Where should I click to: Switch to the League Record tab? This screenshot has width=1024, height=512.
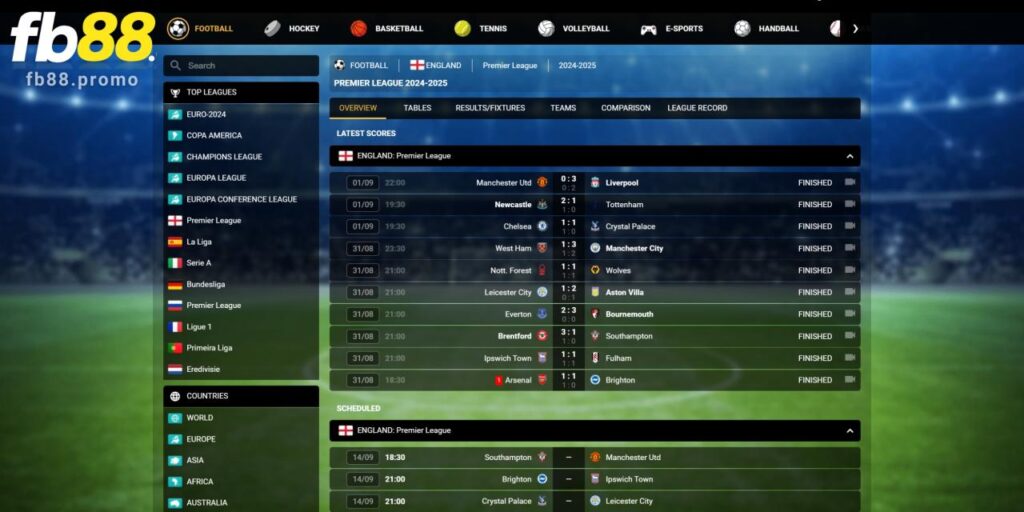(x=697, y=108)
